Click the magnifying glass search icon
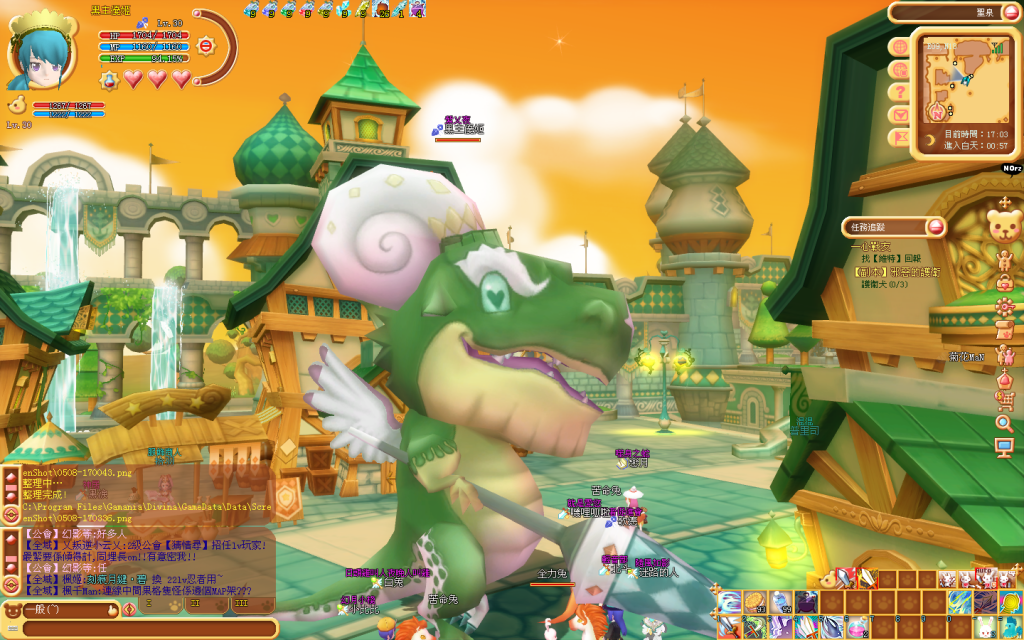Image resolution: width=1024 pixels, height=640 pixels. click(x=1004, y=423)
